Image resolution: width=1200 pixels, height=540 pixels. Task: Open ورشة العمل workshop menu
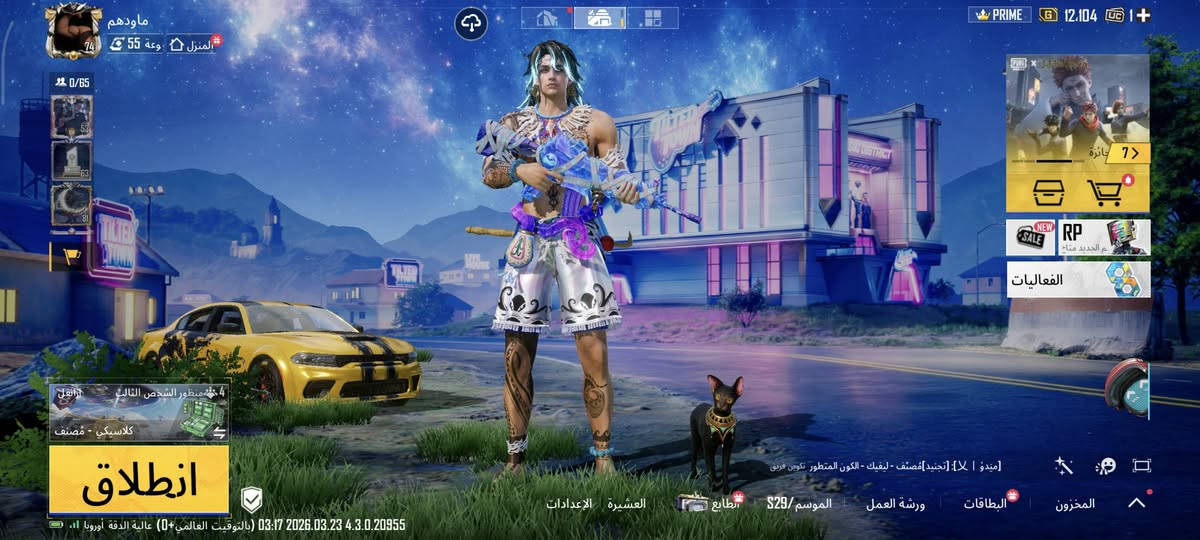click(x=895, y=504)
